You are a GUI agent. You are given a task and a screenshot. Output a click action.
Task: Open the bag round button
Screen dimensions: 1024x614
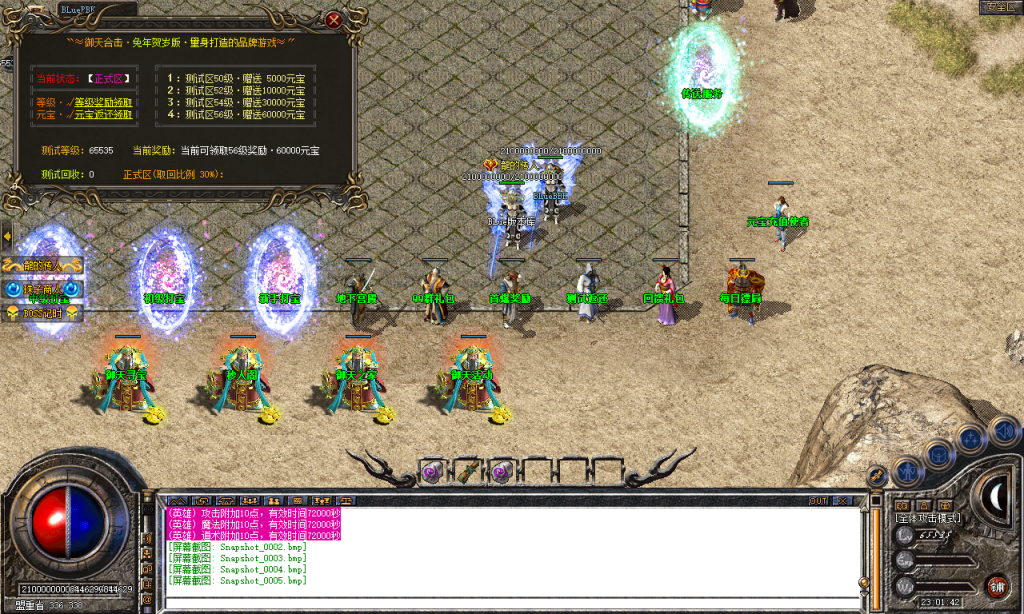938,453
